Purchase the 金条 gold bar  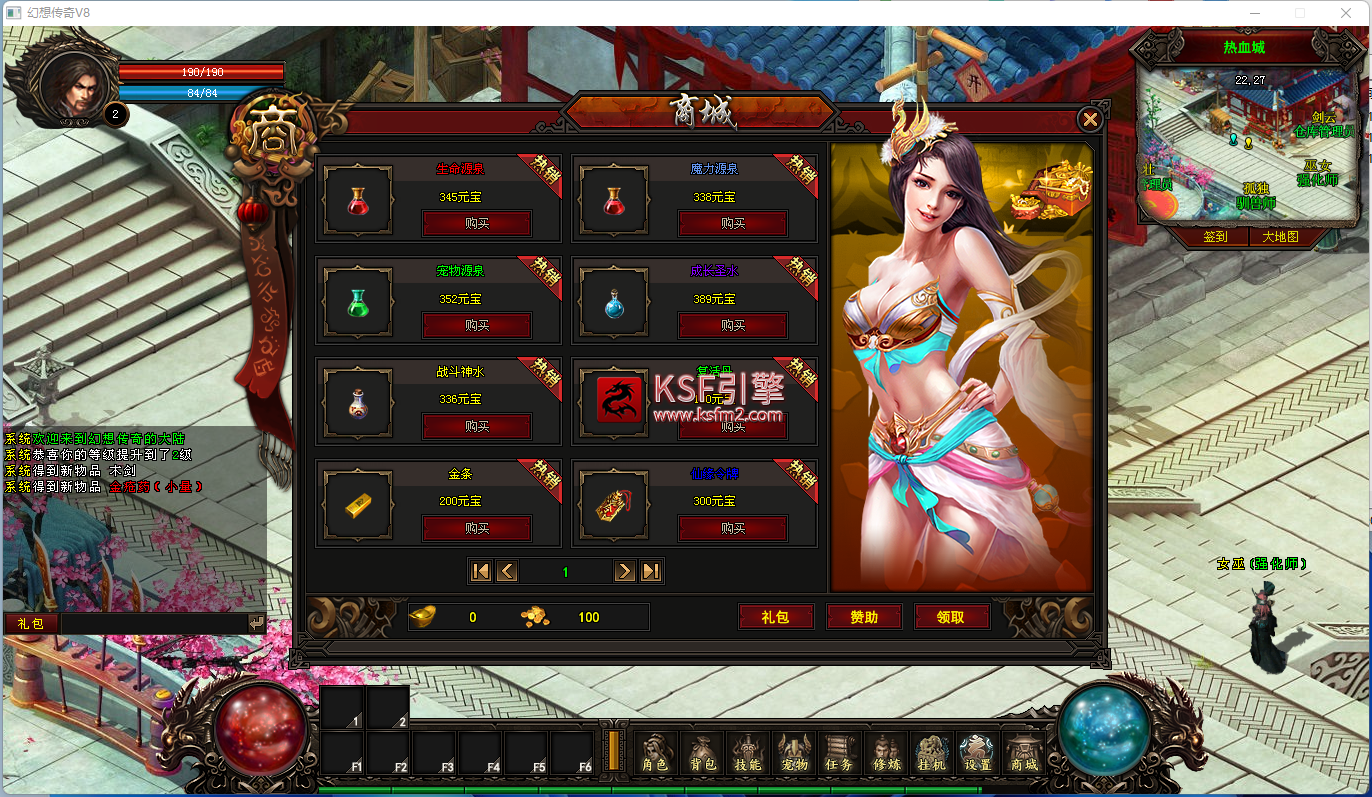click(477, 528)
